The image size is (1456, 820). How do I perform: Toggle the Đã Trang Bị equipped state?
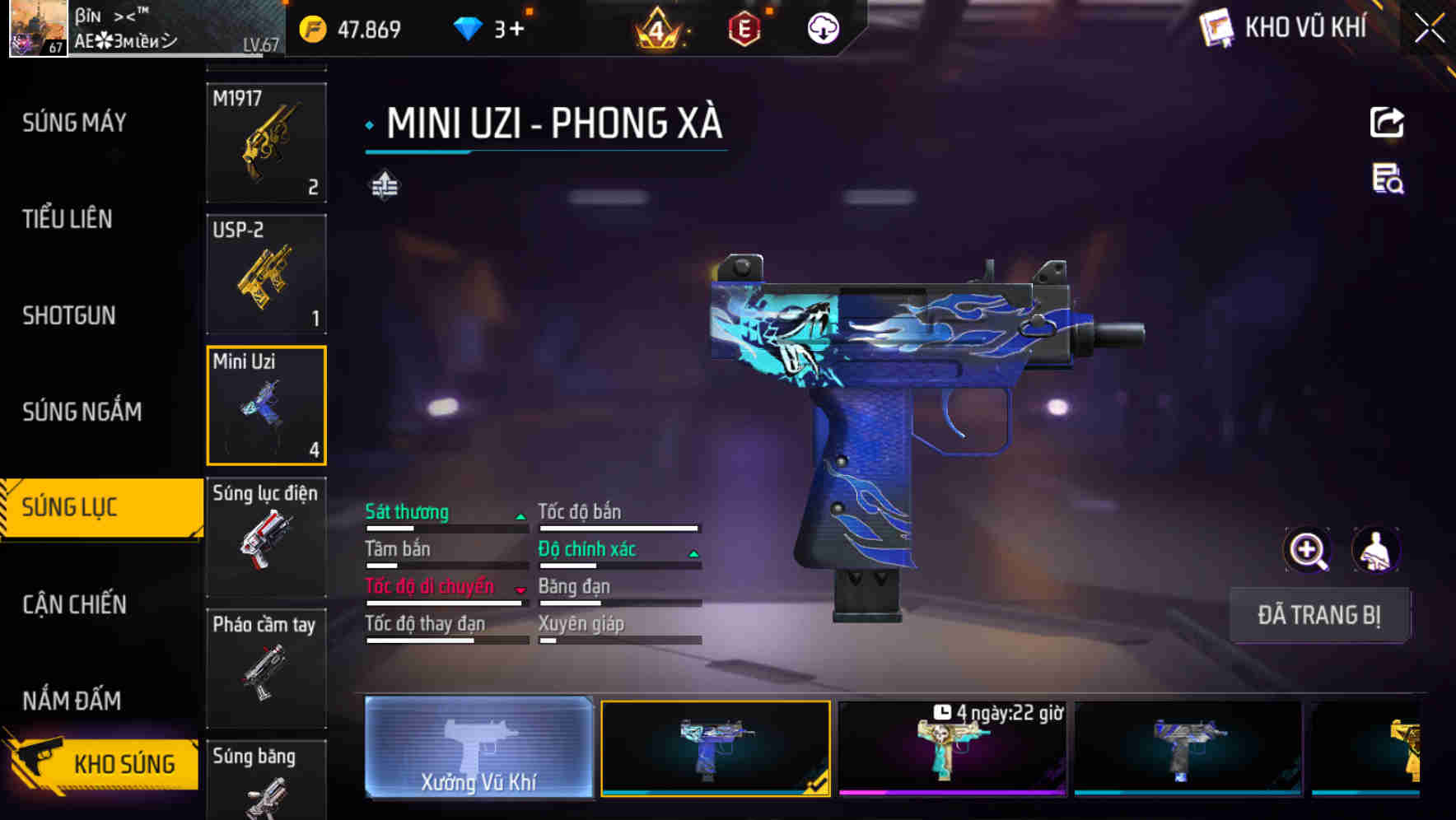pyautogui.click(x=1320, y=615)
